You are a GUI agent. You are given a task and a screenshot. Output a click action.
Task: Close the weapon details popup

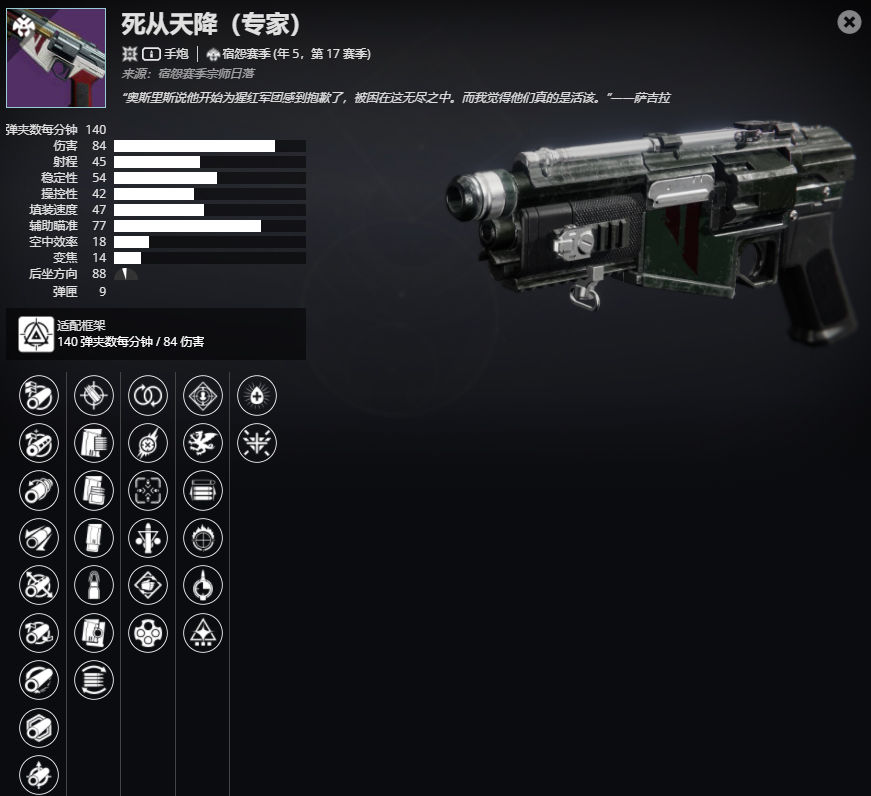(x=849, y=22)
